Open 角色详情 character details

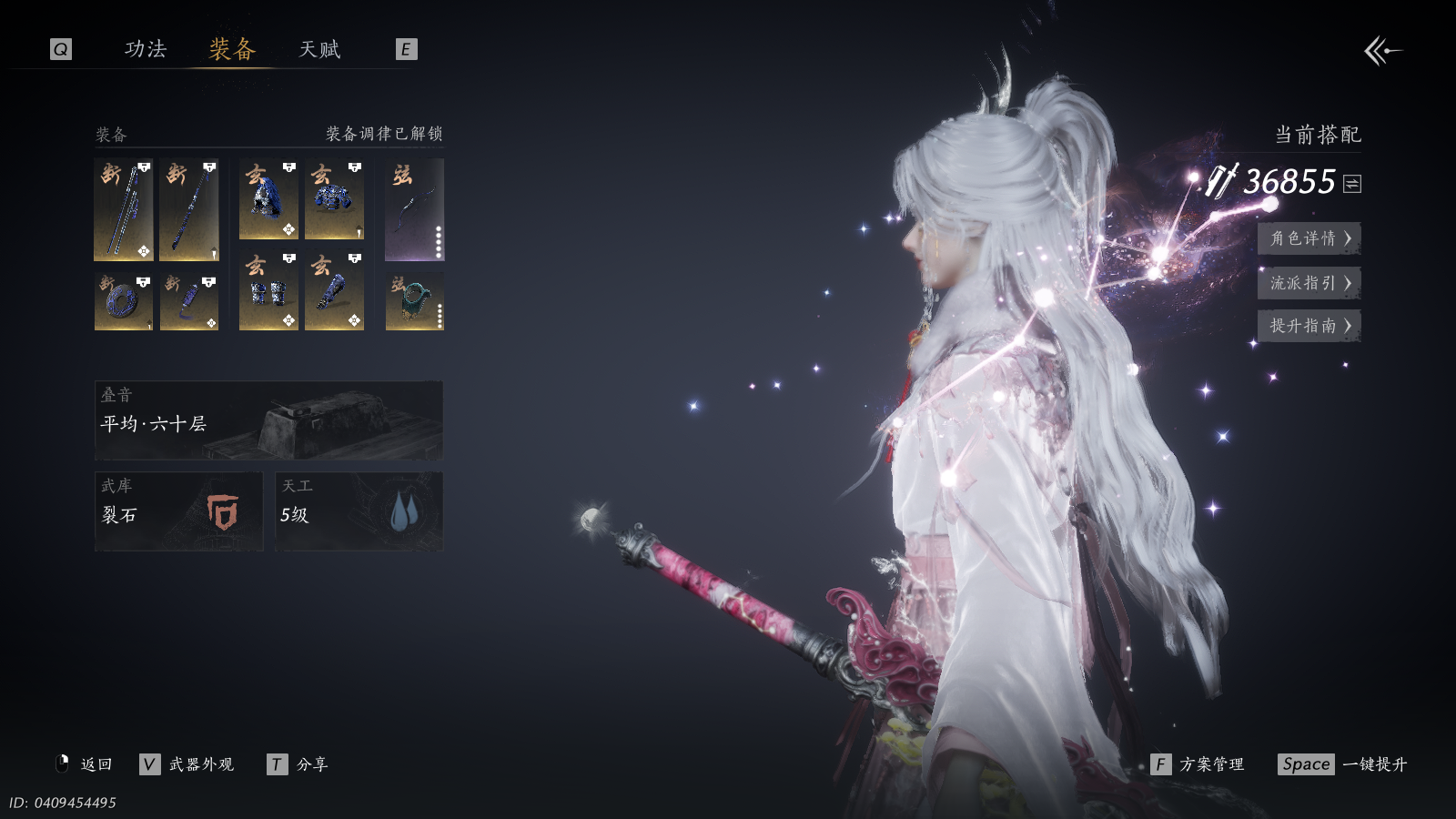(1309, 238)
